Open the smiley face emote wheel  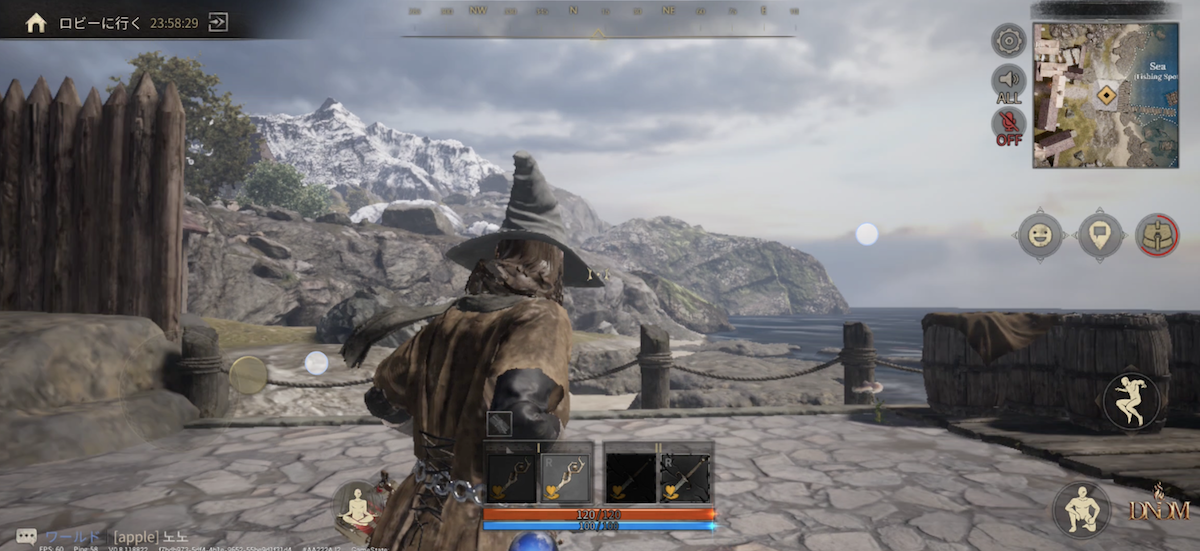coord(1040,235)
